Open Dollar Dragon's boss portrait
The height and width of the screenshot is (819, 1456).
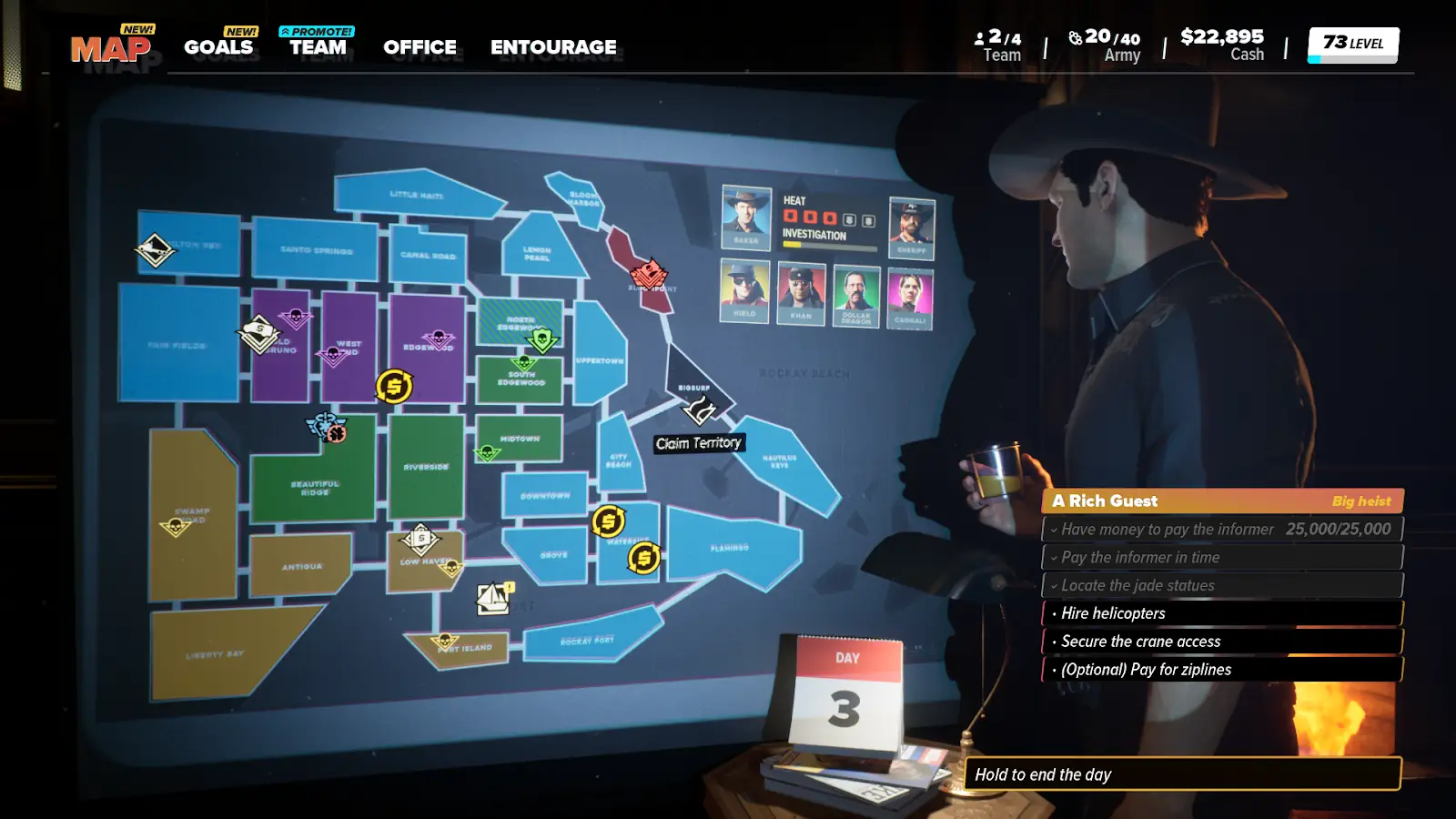pyautogui.click(x=856, y=296)
